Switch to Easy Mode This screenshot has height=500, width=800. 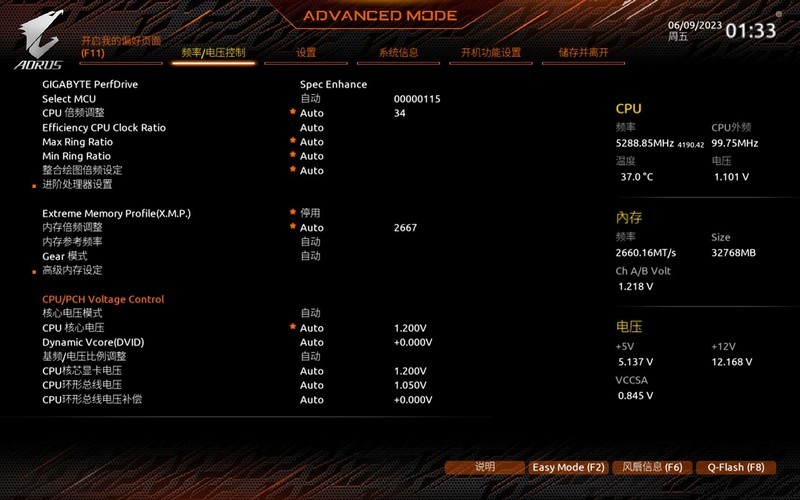(568, 467)
